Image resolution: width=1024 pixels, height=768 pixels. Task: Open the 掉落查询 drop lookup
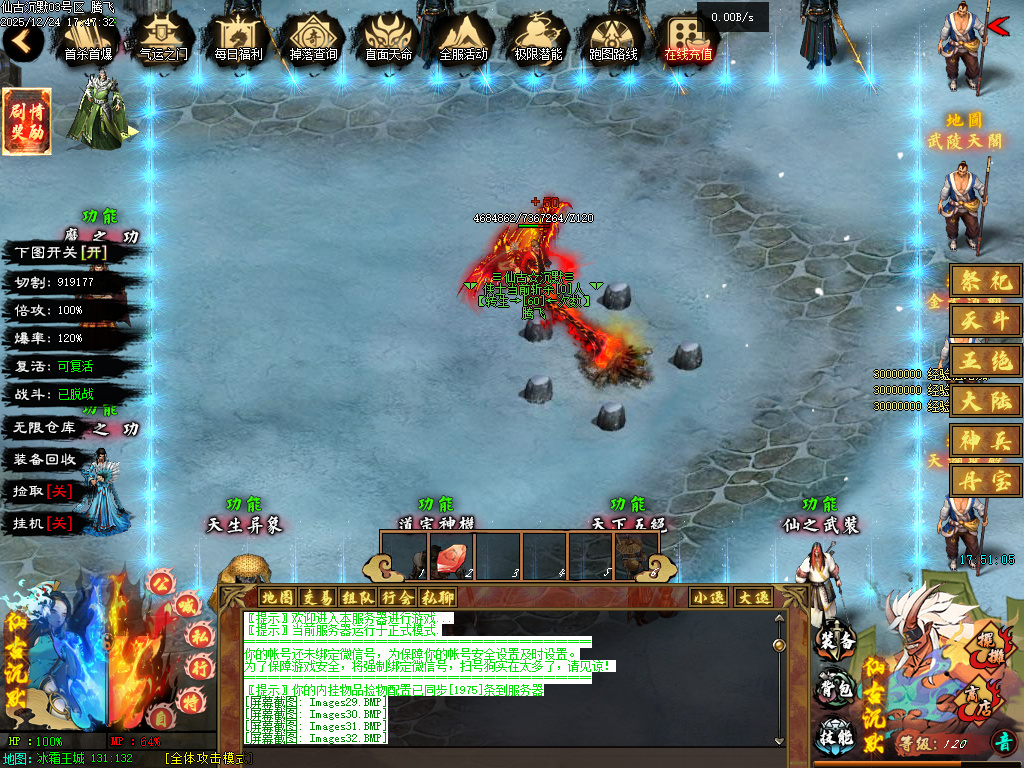pos(313,40)
